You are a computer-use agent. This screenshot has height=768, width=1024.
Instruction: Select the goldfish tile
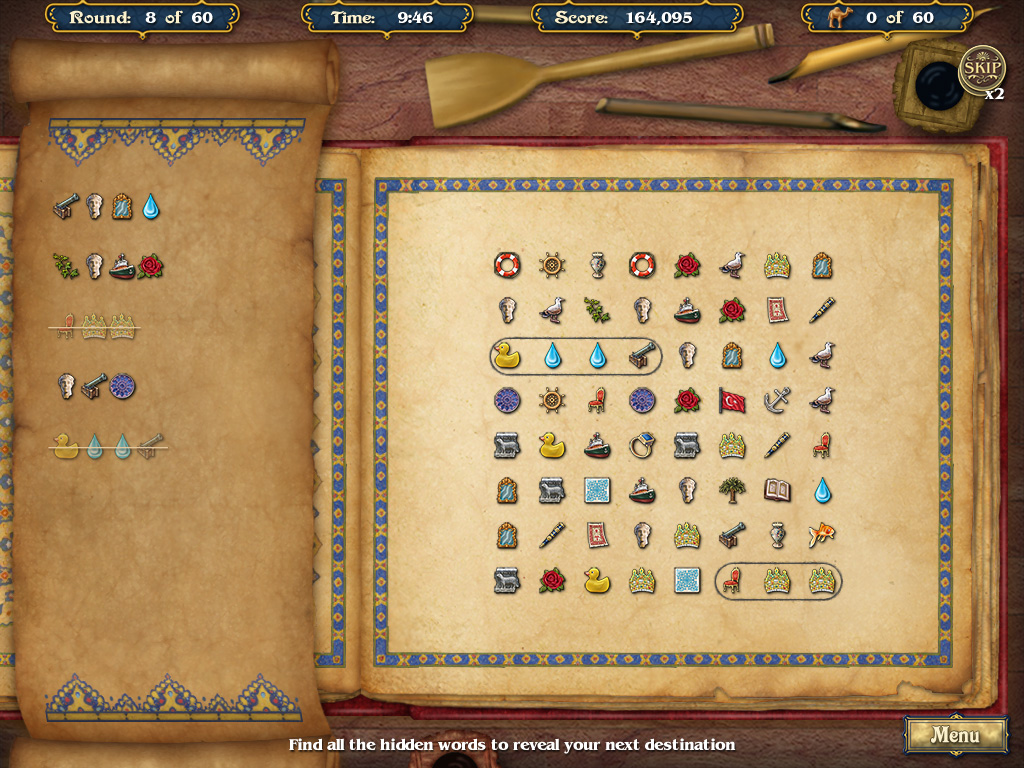[822, 535]
